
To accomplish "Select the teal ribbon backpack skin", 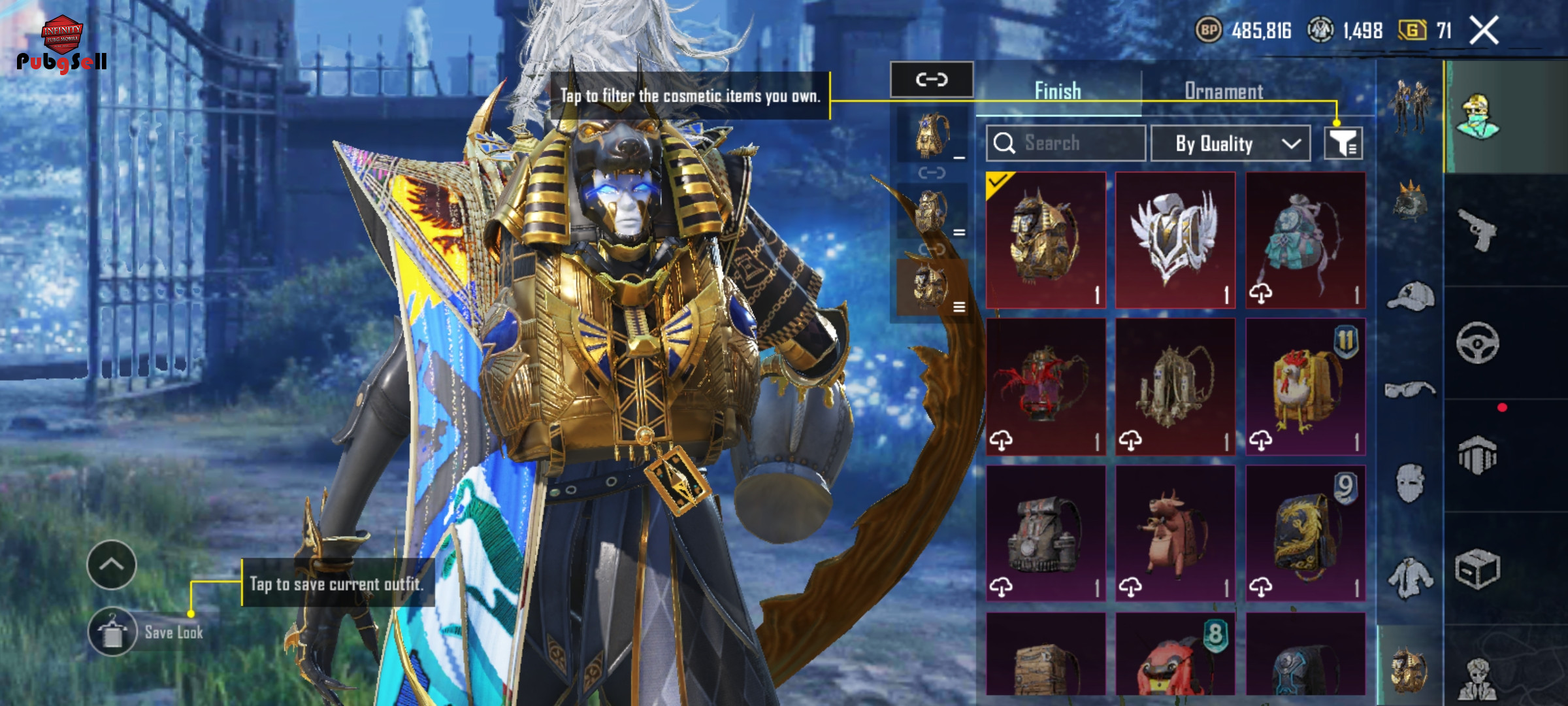I will click(x=1305, y=240).
